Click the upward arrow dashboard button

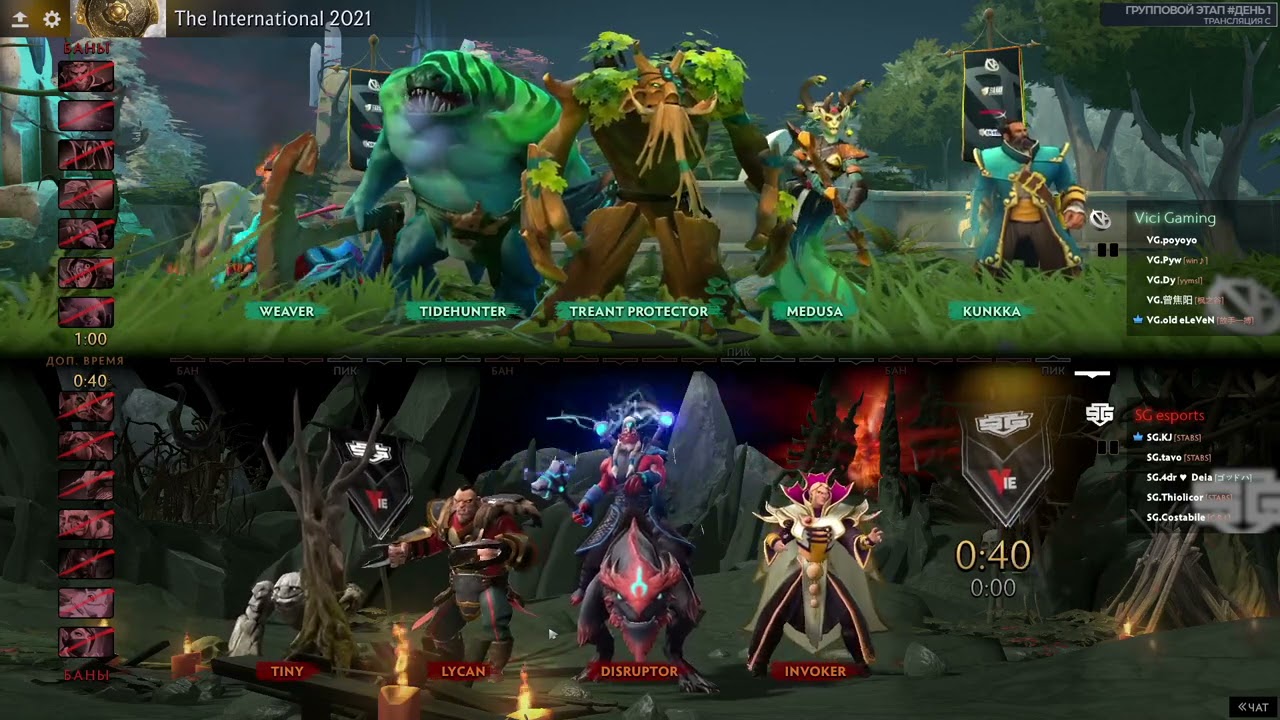(19, 19)
